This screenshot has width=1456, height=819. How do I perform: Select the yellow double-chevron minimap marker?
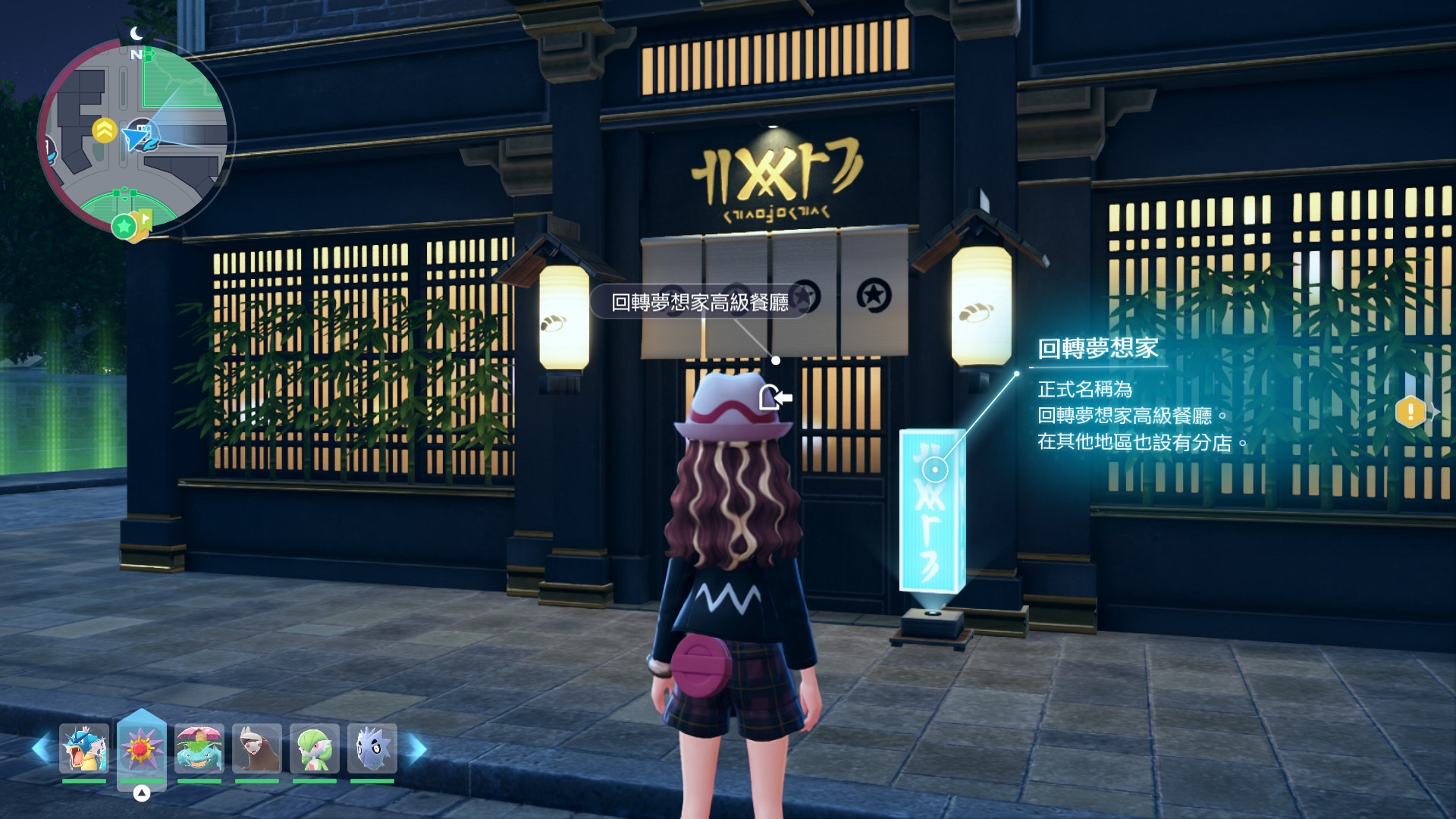point(104,130)
